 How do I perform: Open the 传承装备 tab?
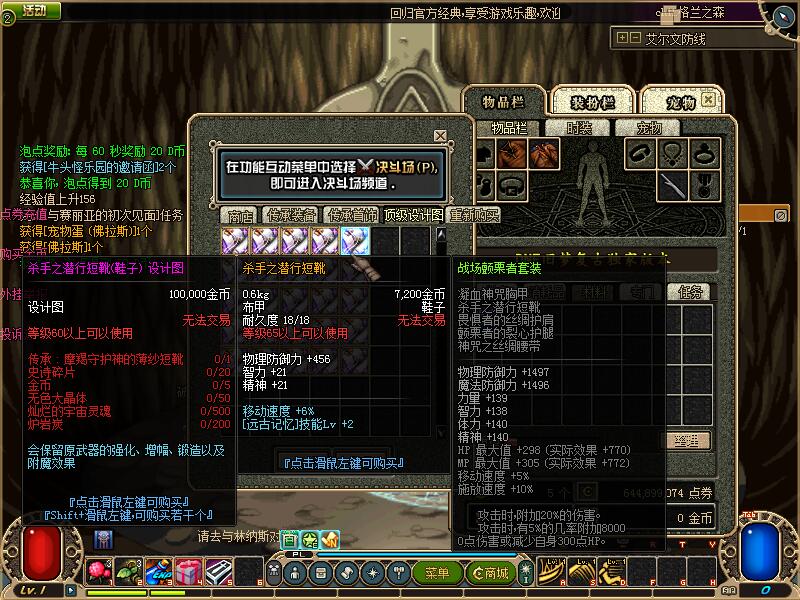(292, 216)
